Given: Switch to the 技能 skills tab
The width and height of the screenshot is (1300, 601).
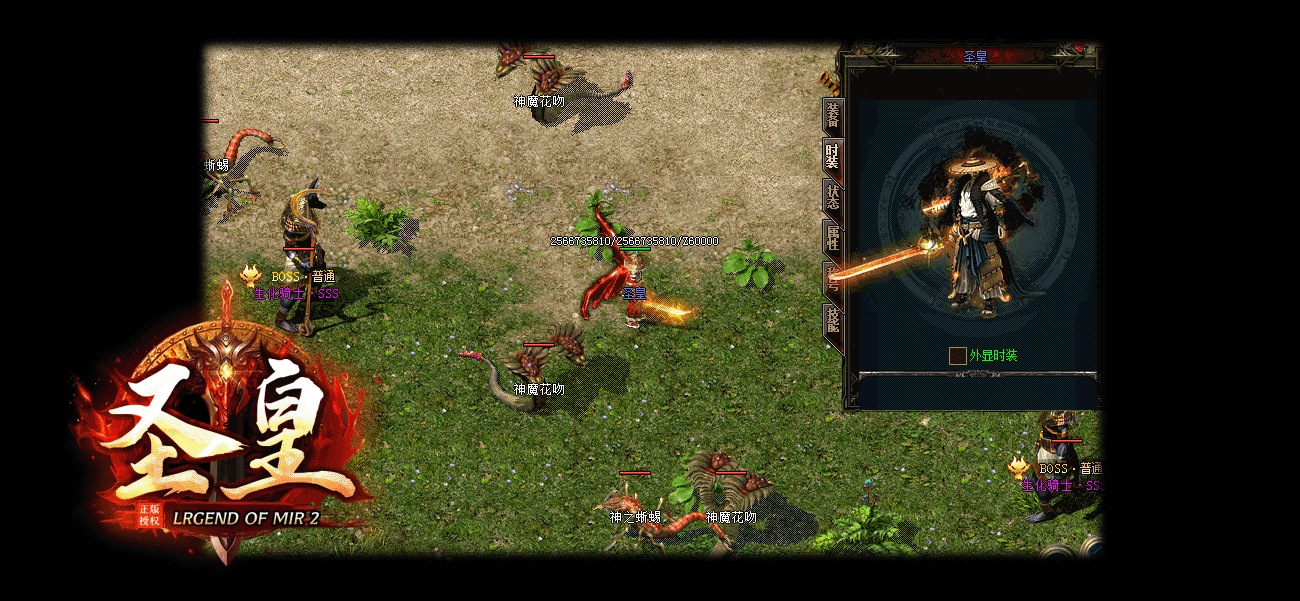Looking at the screenshot, I should click(x=832, y=321).
